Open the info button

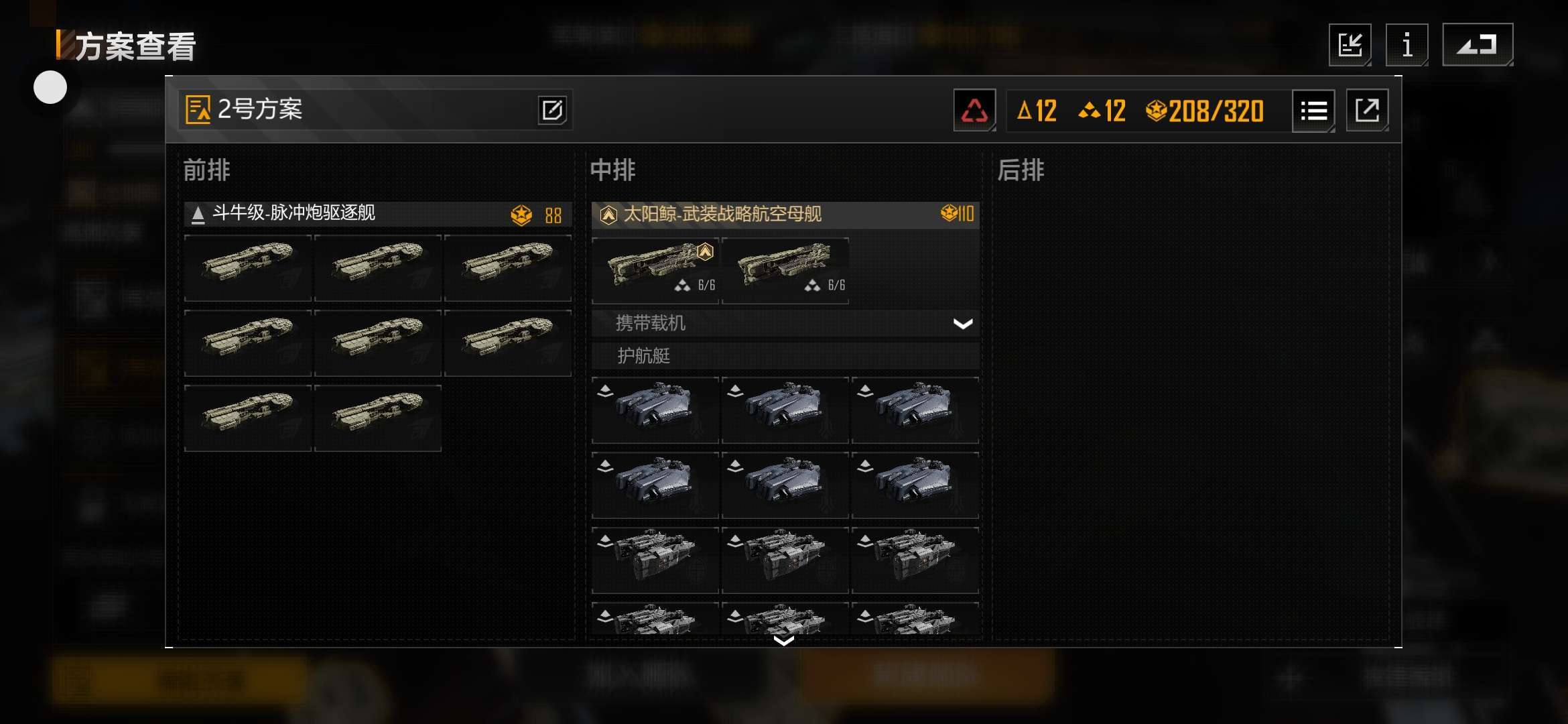1407,46
